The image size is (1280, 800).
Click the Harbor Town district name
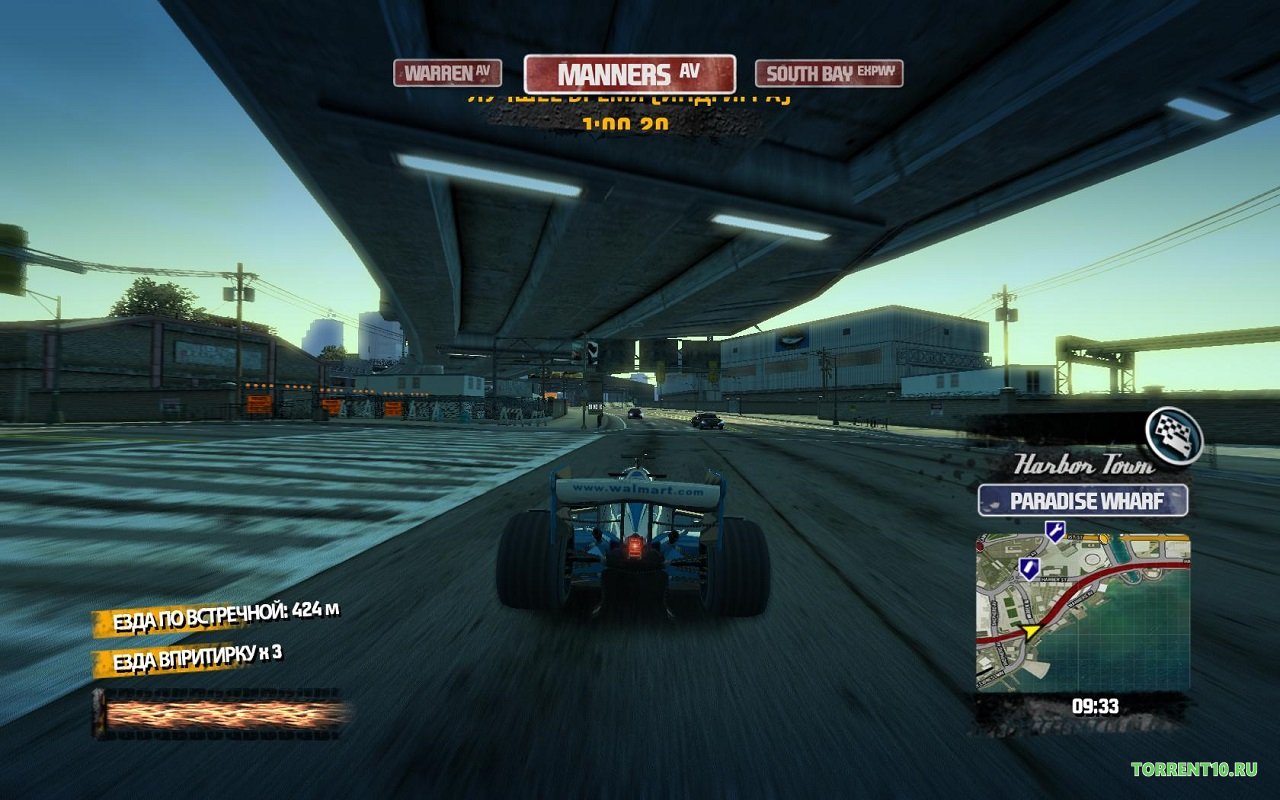(x=1084, y=464)
